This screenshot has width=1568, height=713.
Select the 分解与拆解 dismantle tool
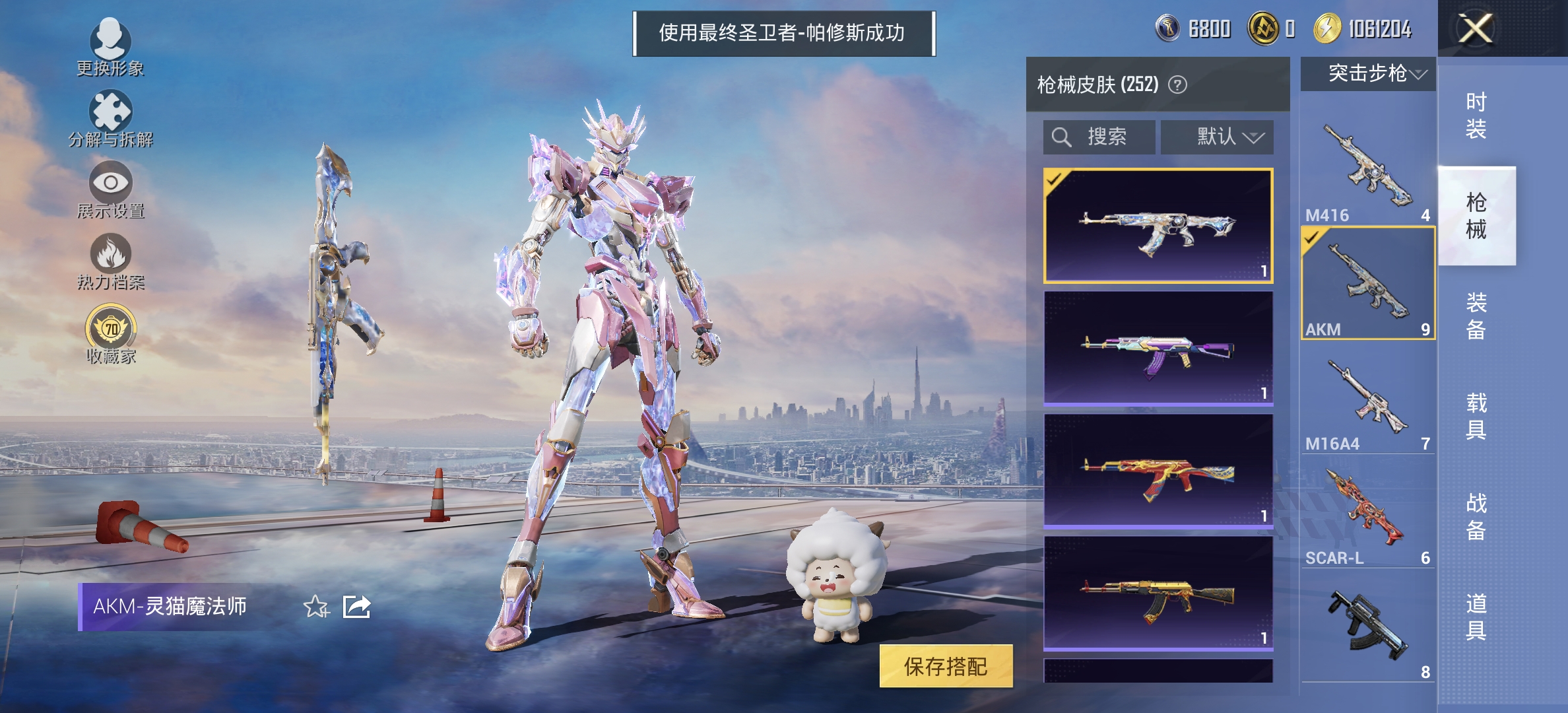point(111,119)
